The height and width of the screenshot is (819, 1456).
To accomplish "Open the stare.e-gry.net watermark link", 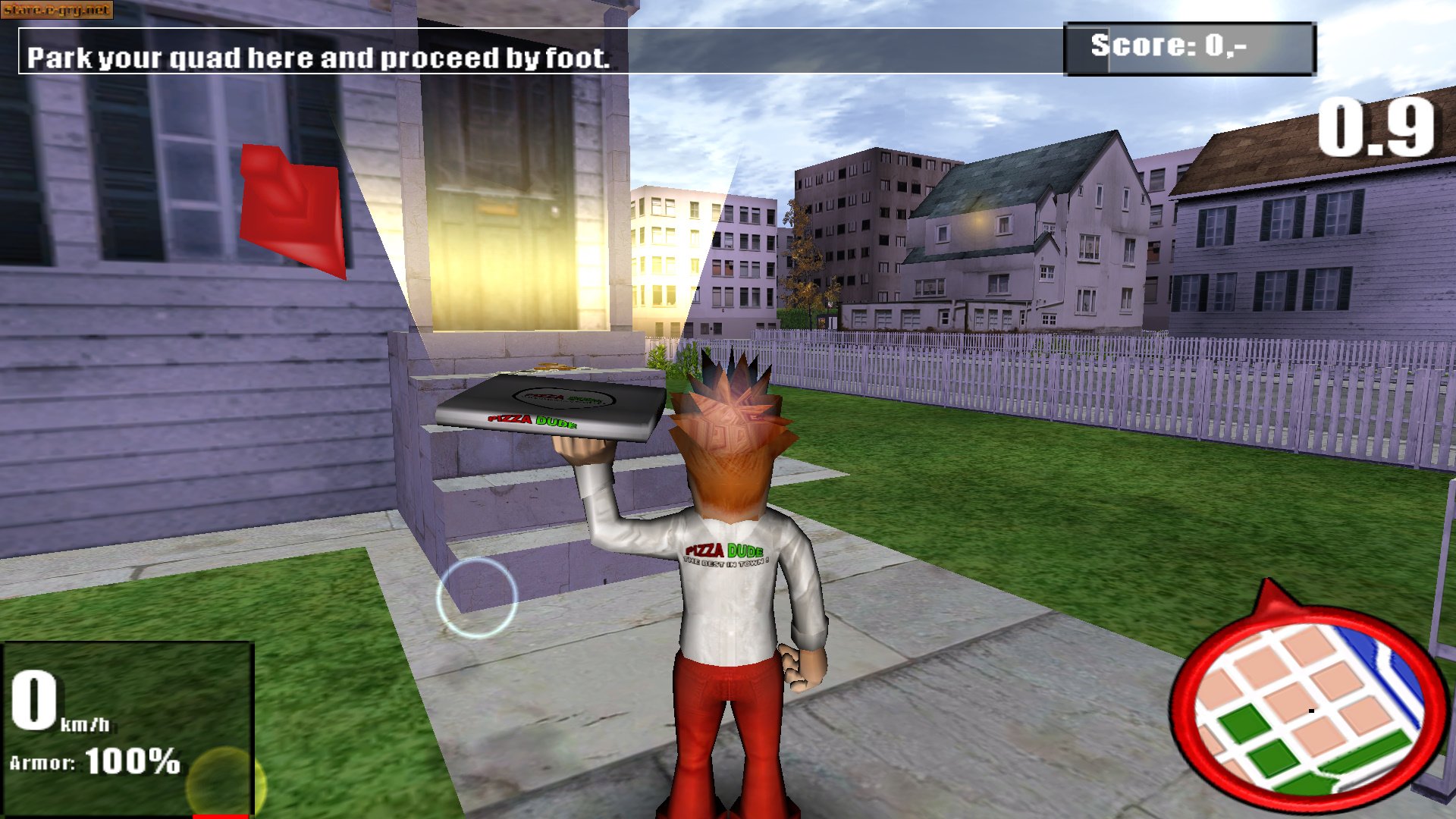I will [x=59, y=9].
